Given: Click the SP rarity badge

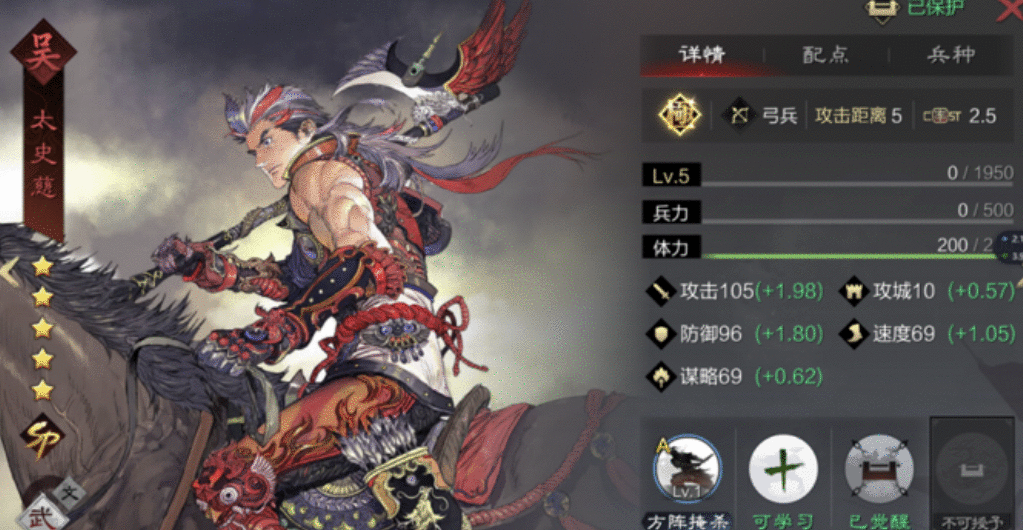Looking at the screenshot, I should (42, 437).
